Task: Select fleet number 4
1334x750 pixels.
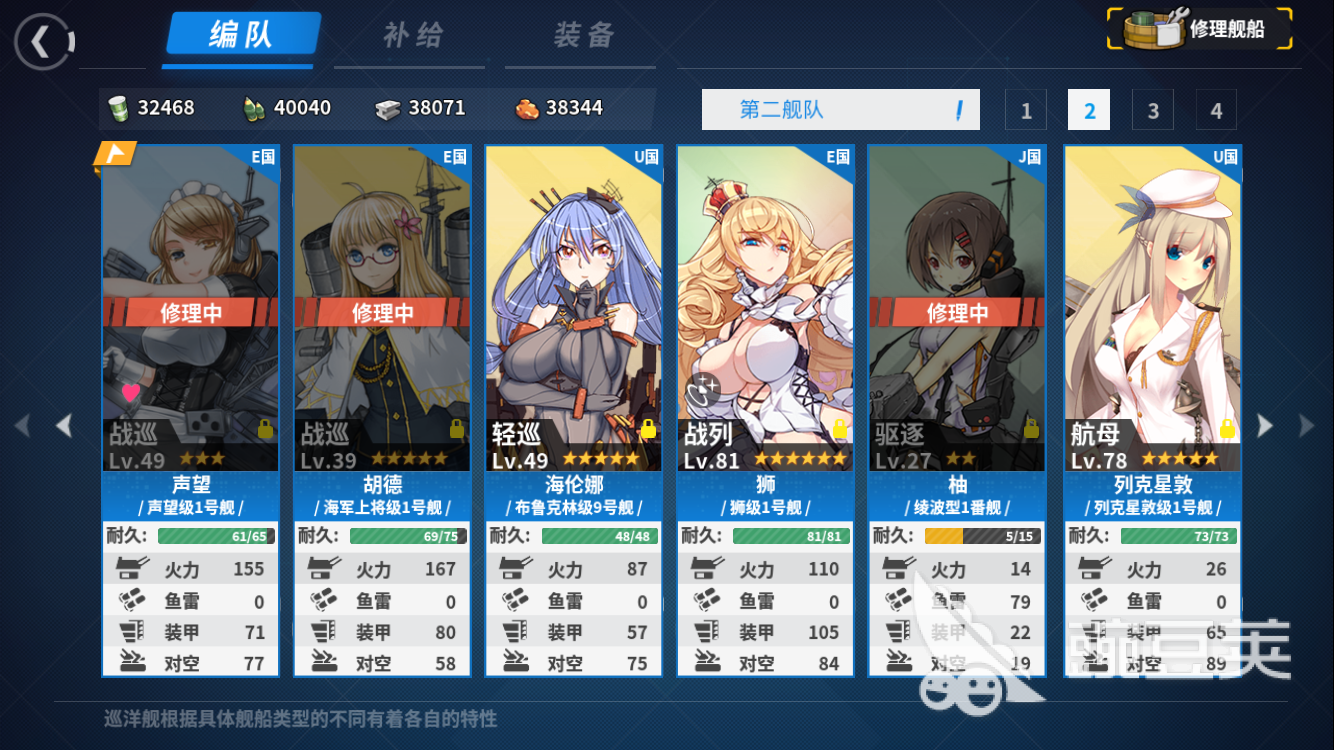Action: [x=1216, y=110]
